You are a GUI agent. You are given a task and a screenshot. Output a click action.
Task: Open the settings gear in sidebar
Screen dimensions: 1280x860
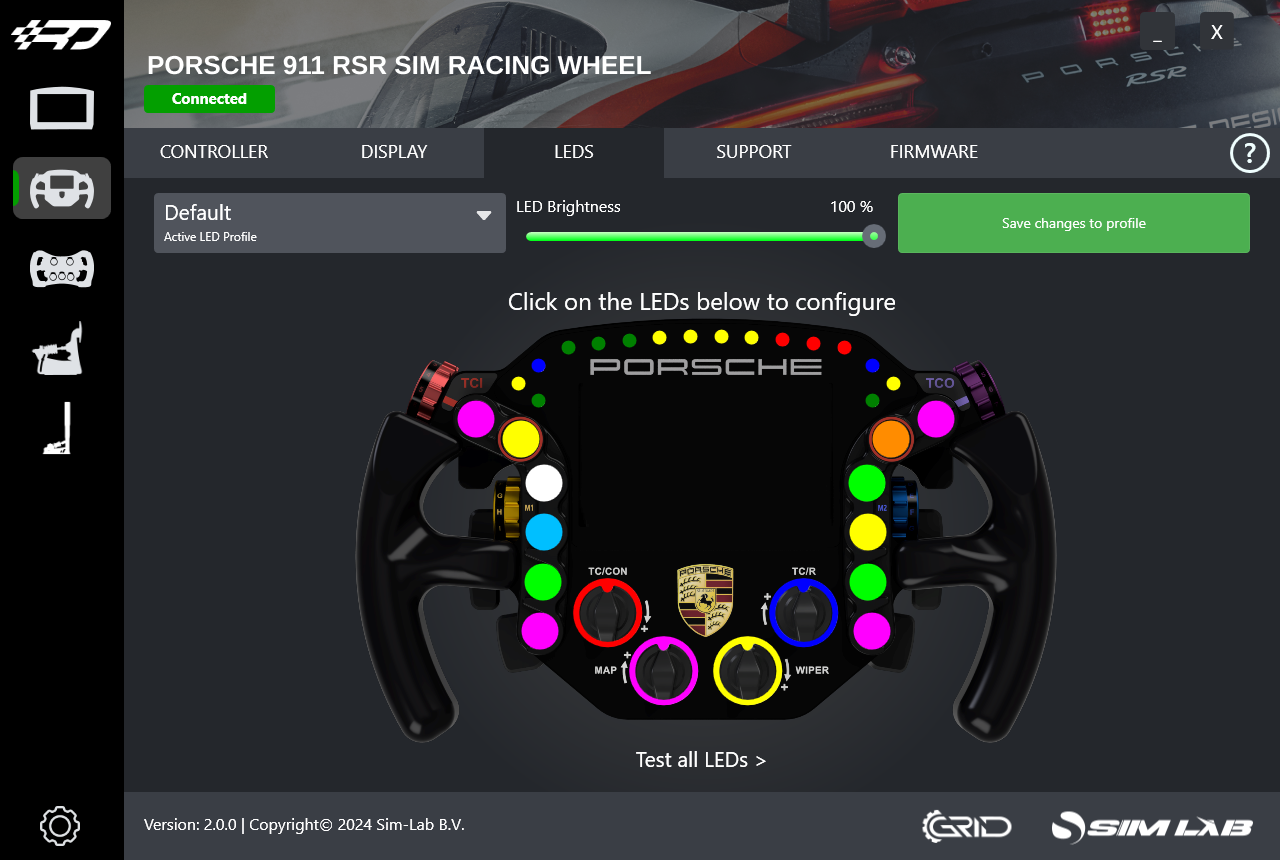pos(60,826)
